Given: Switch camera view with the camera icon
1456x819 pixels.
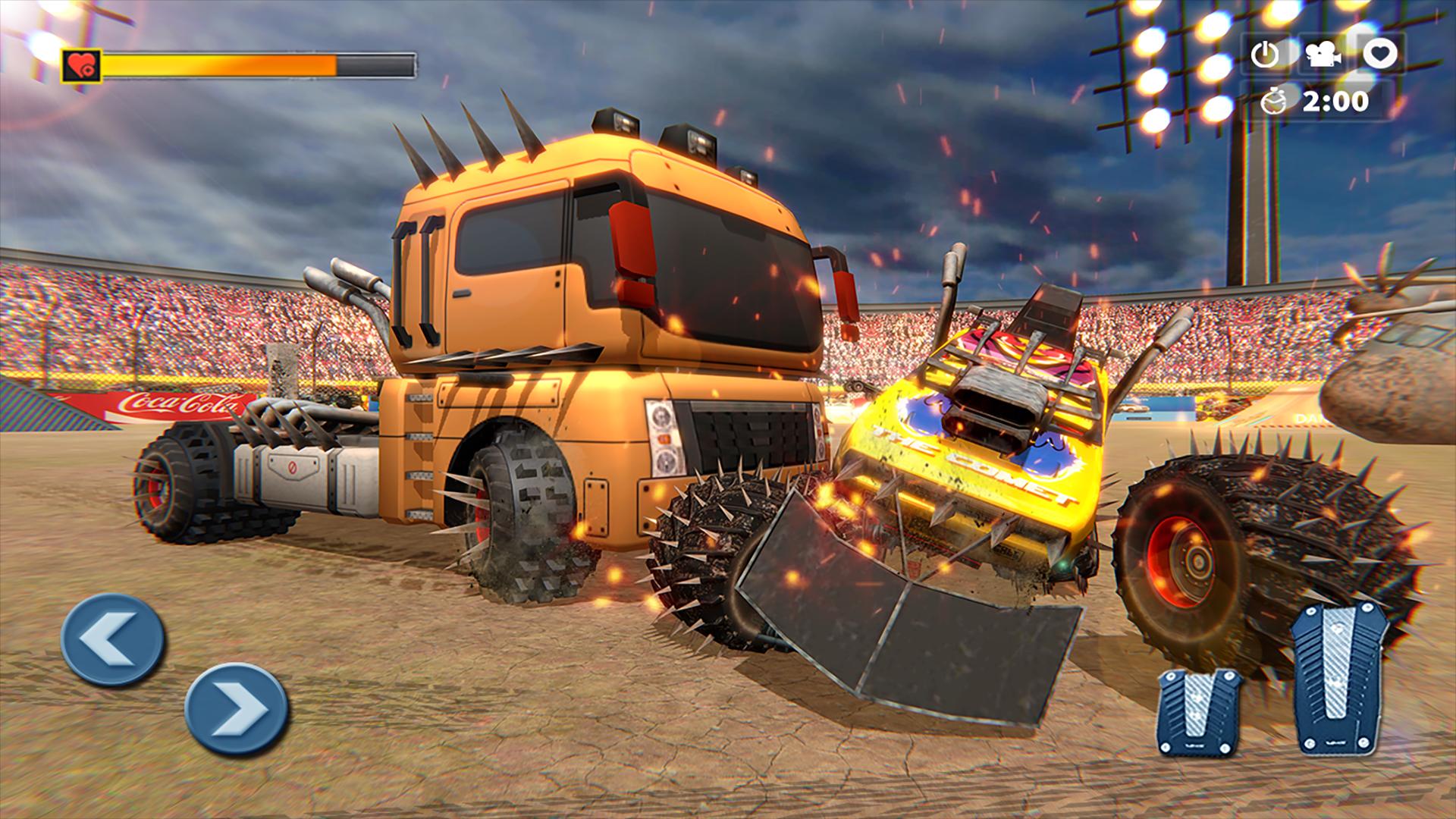Looking at the screenshot, I should 1324,55.
